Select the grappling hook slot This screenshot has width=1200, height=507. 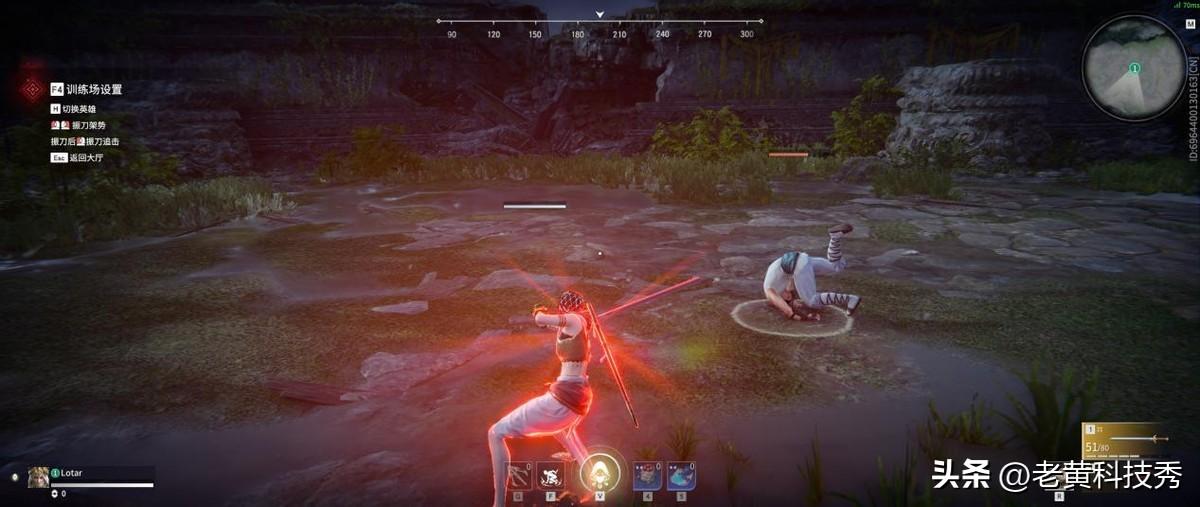click(519, 475)
